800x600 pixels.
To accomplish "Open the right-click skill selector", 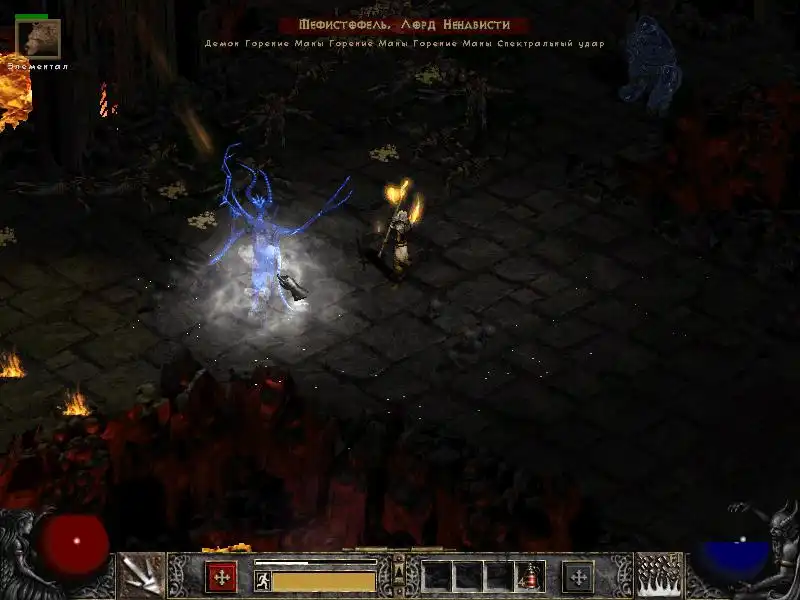I will click(x=659, y=575).
